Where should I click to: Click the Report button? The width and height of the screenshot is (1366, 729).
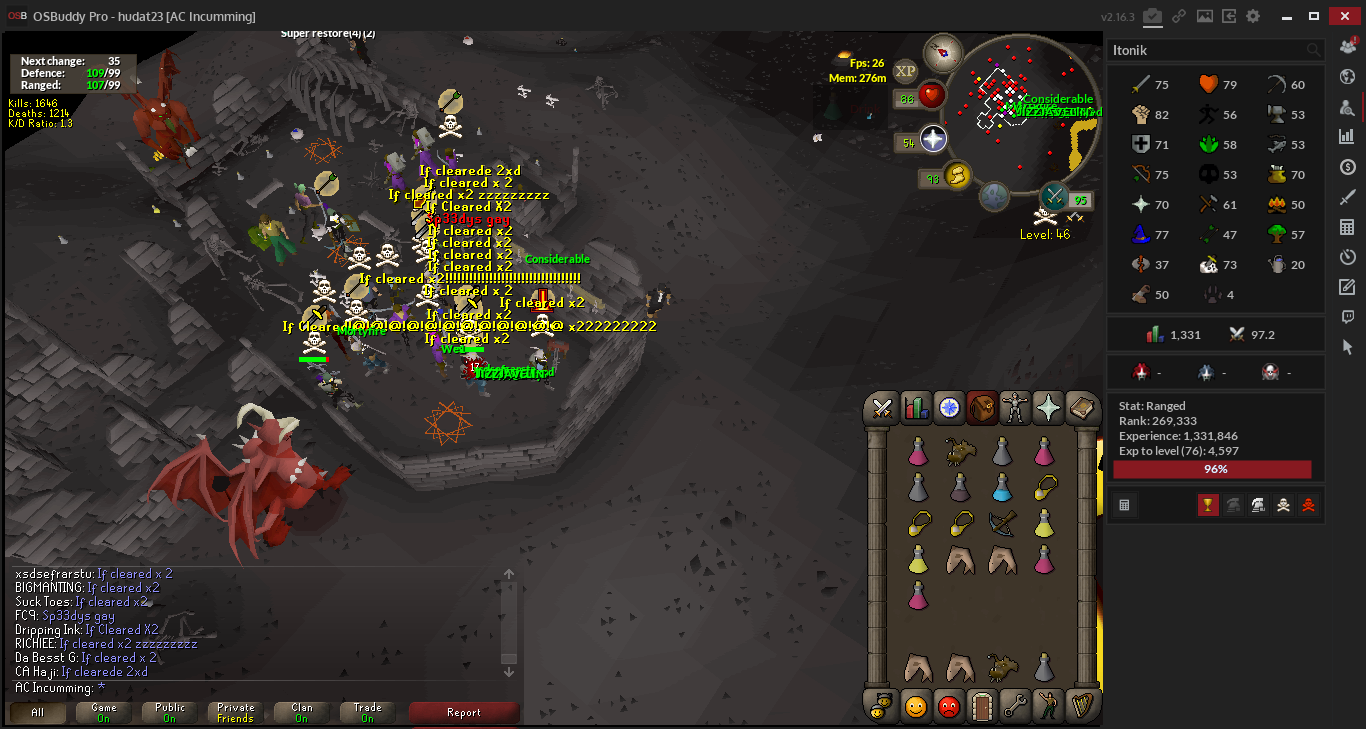coord(464,712)
